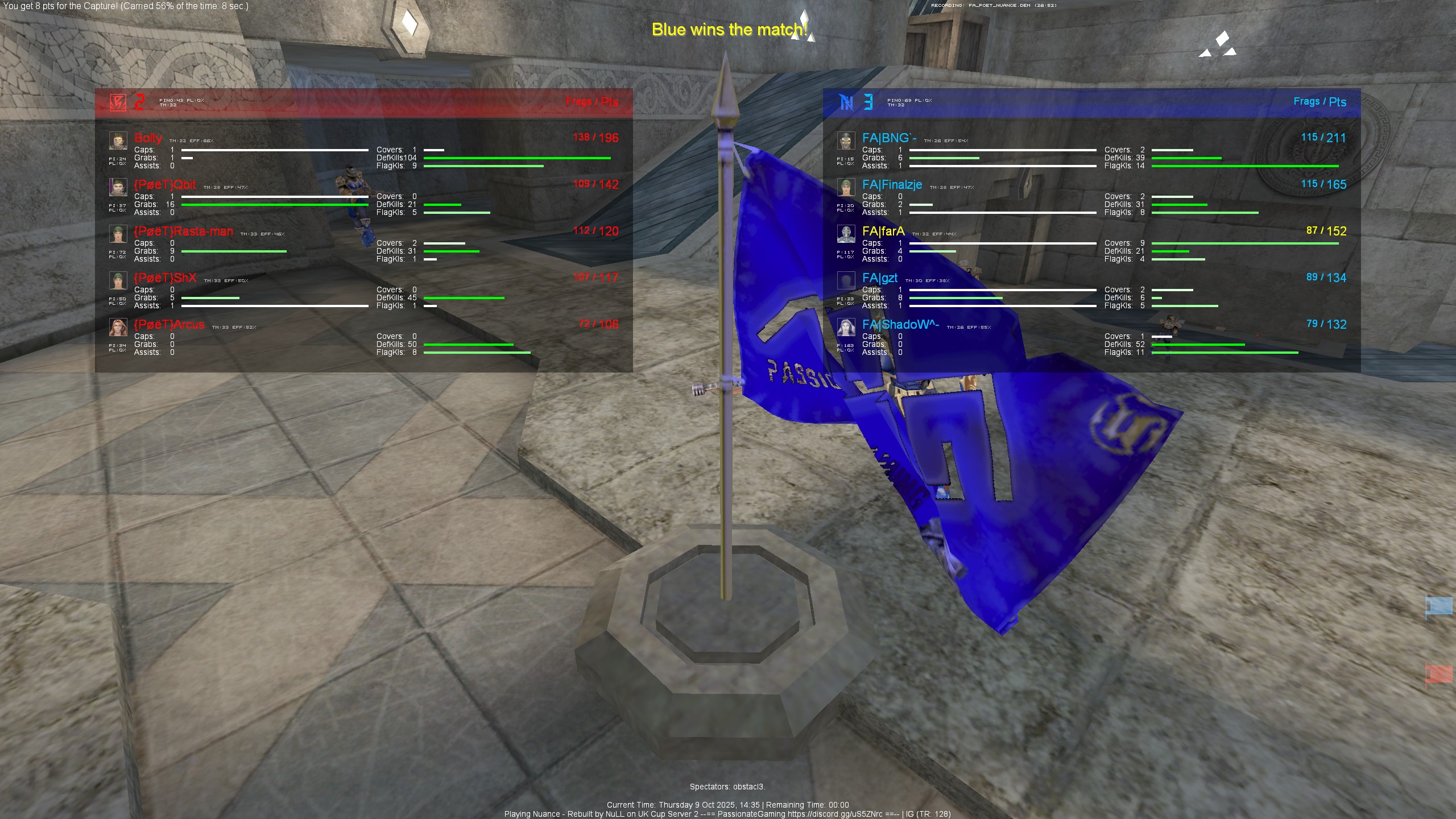
Task: Toggle the red Frags / Pts header
Action: [x=591, y=102]
